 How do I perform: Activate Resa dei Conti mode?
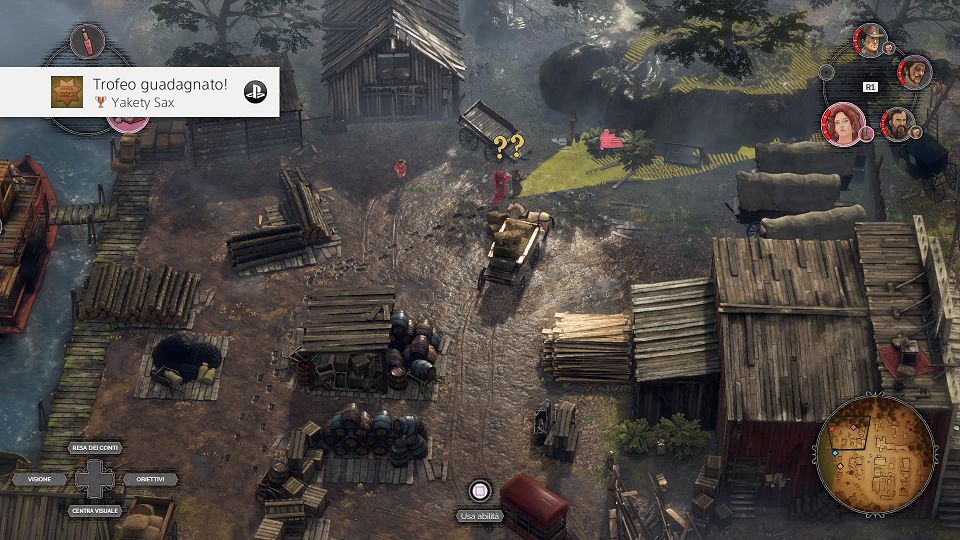[x=95, y=449]
